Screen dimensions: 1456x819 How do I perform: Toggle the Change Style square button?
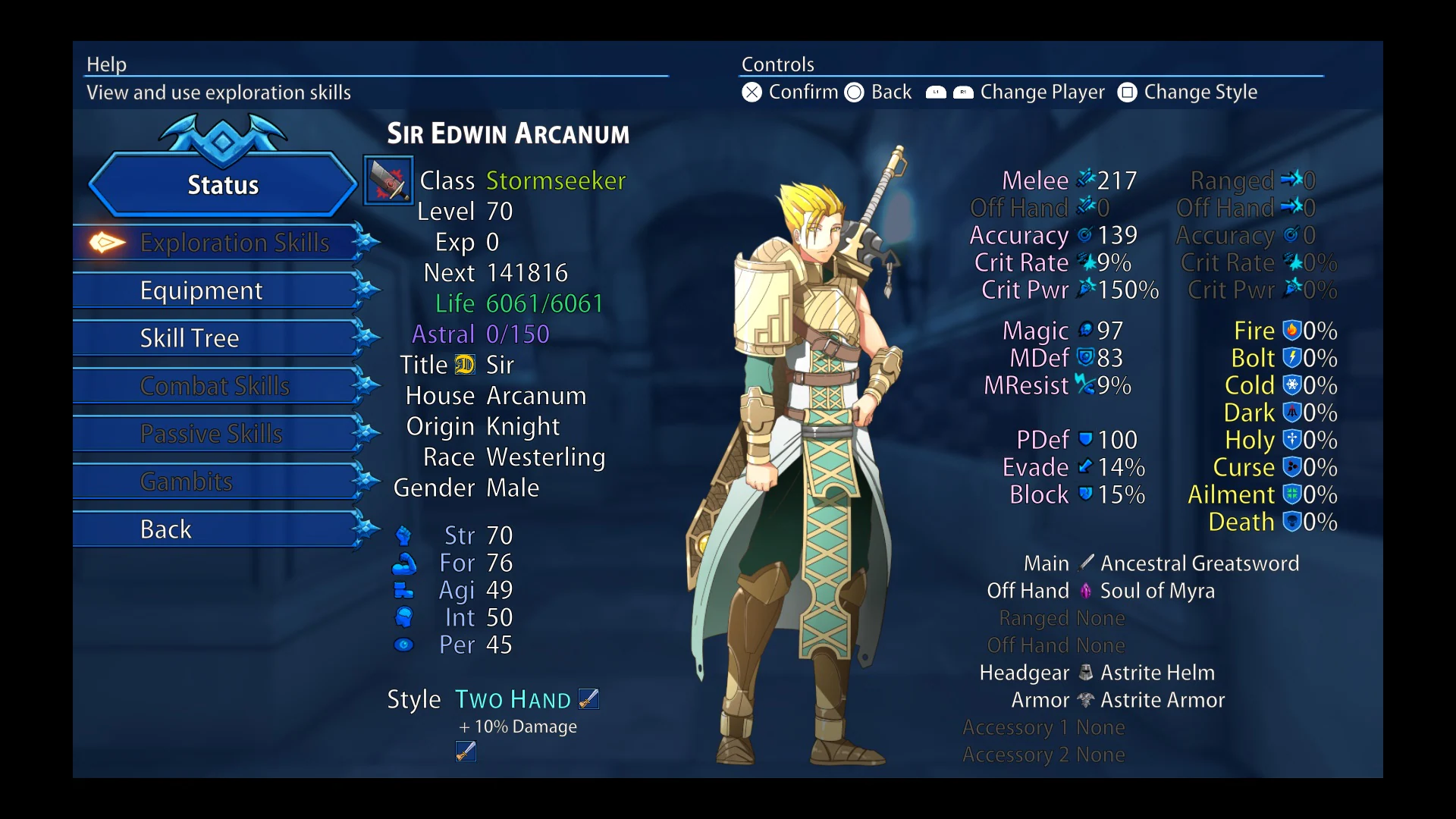(x=1127, y=92)
